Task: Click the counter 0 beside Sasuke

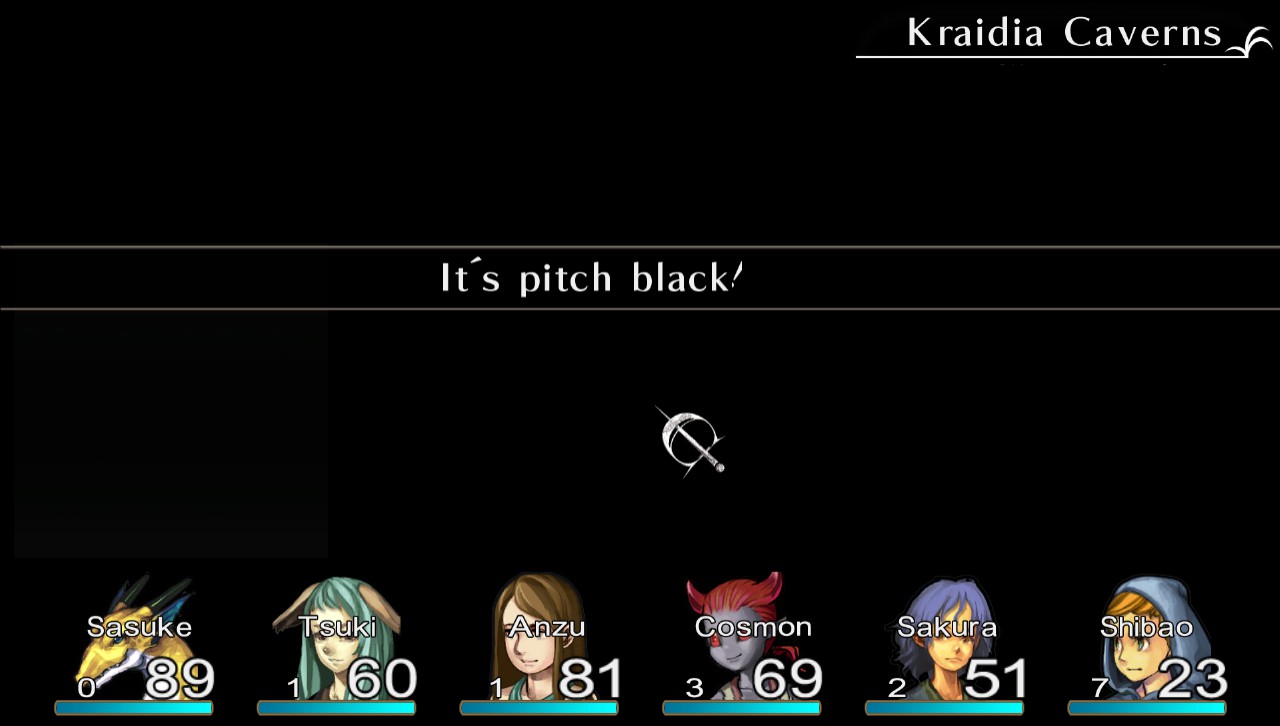Action: (86, 688)
